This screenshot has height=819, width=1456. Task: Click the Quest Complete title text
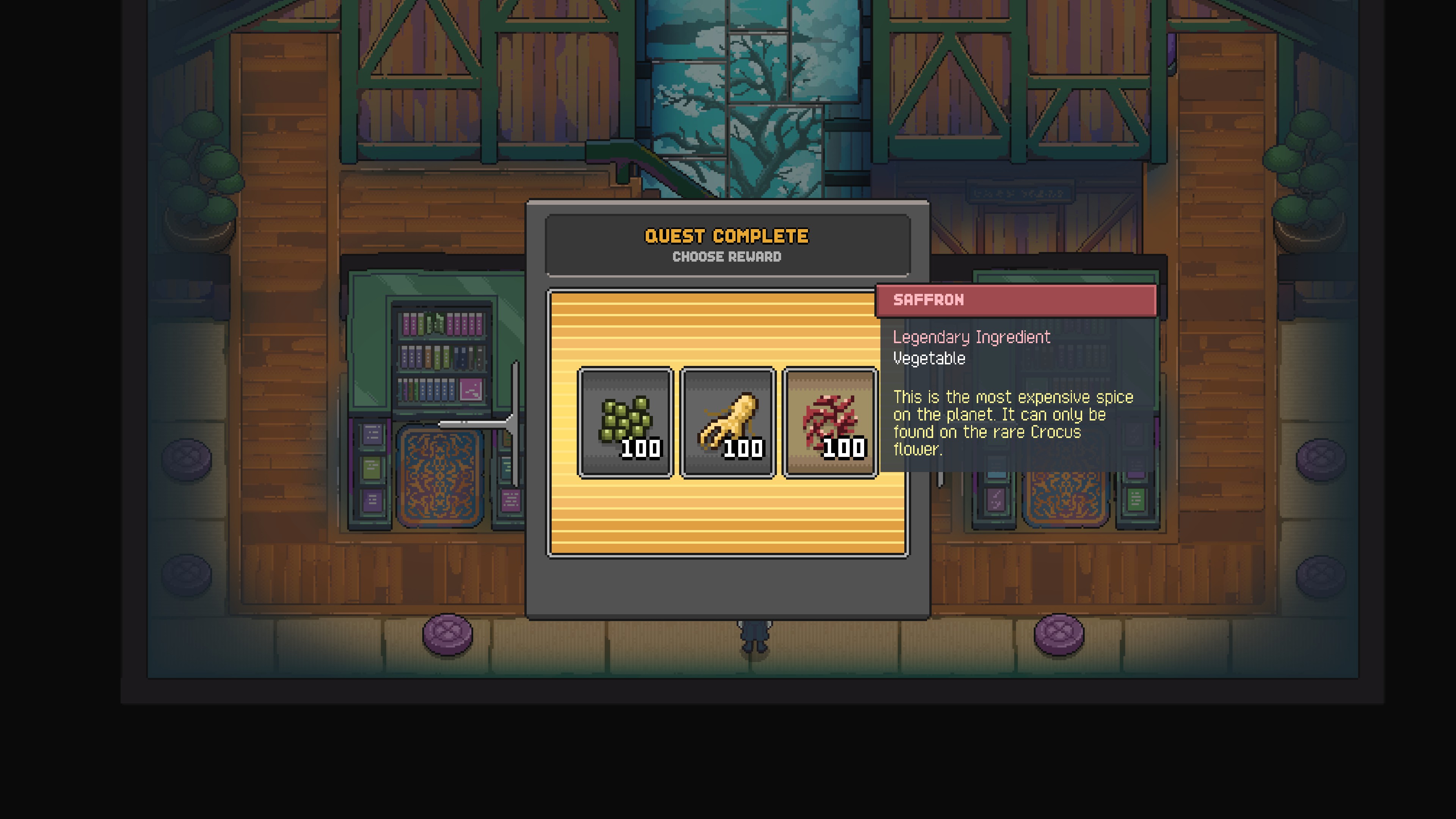(x=728, y=236)
